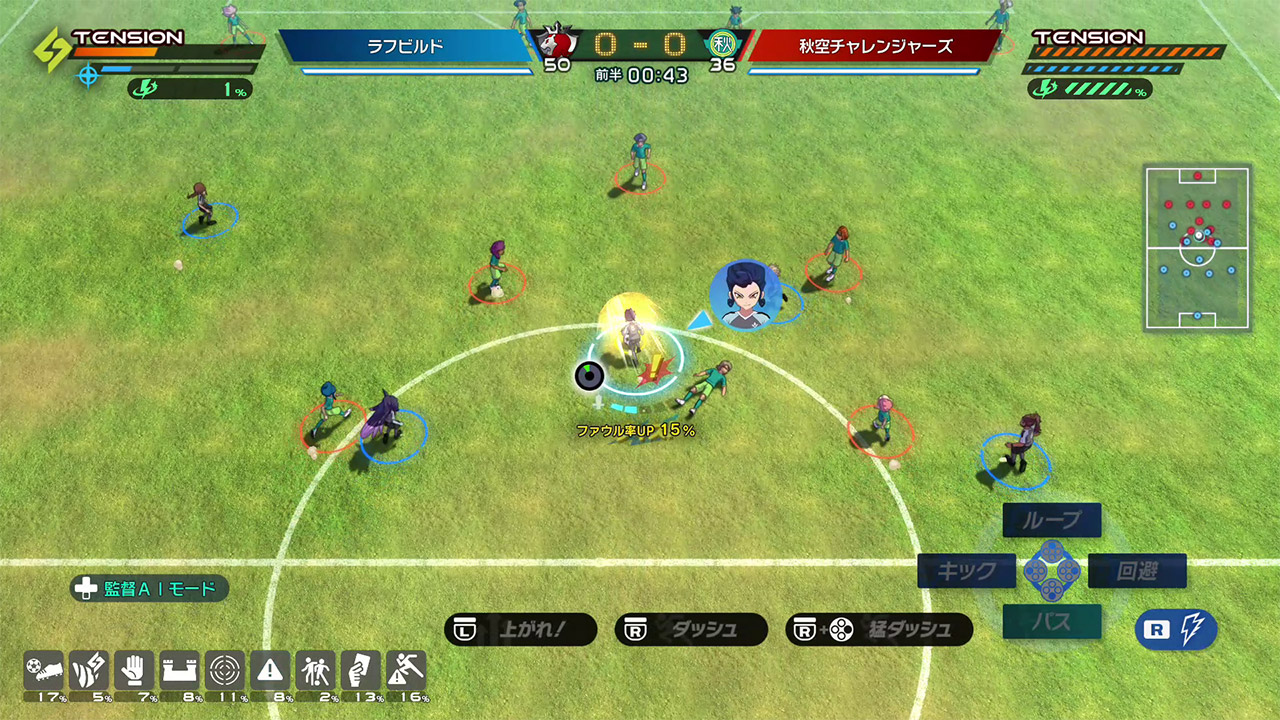
Task: Click the パス (pass) action button
Action: click(x=1052, y=622)
